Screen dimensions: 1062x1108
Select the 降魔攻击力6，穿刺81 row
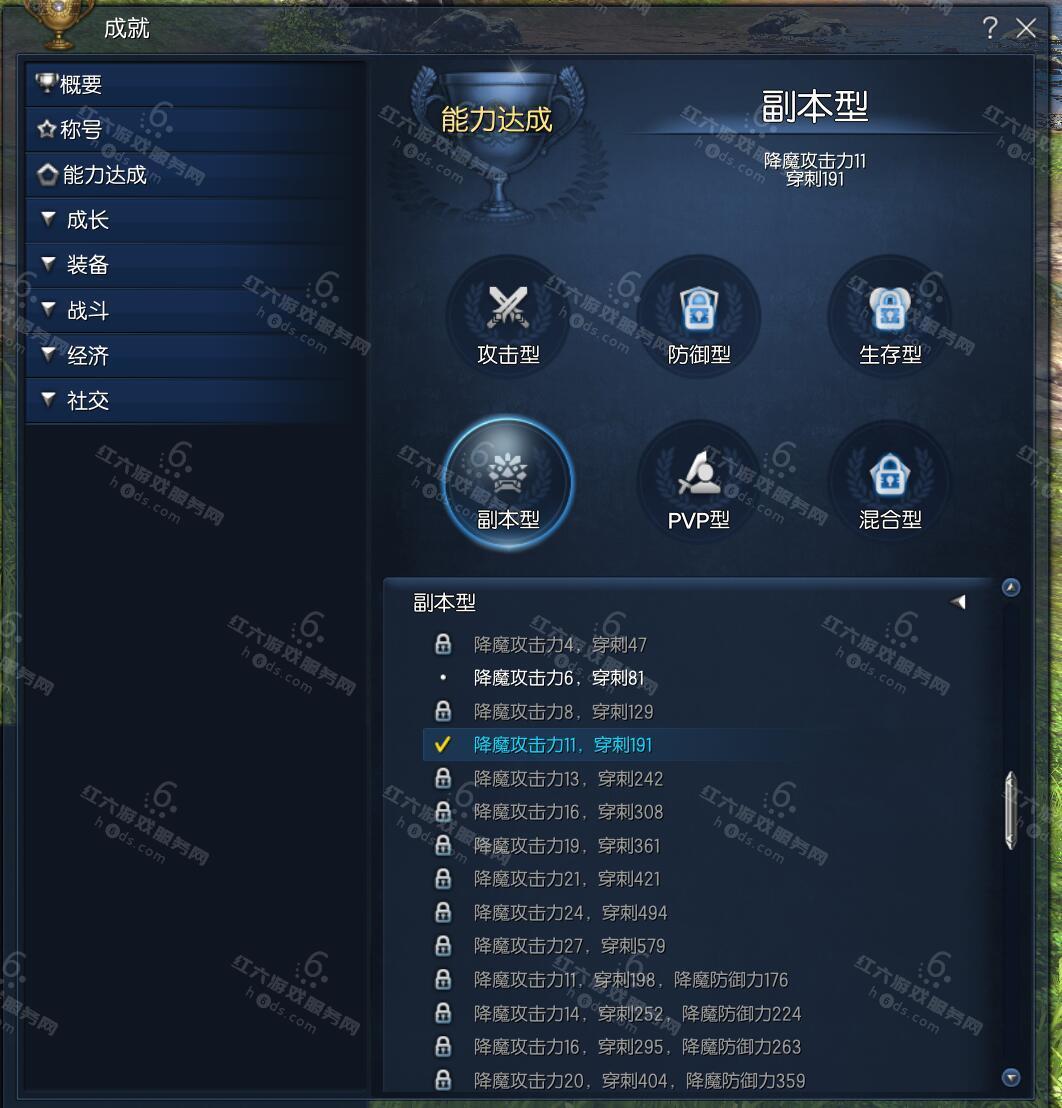pos(559,679)
